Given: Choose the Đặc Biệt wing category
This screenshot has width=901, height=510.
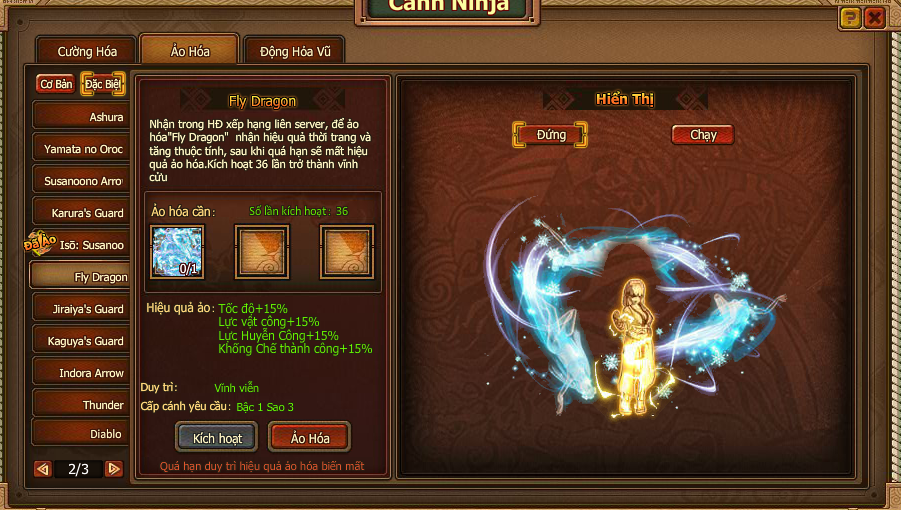Looking at the screenshot, I should (103, 84).
